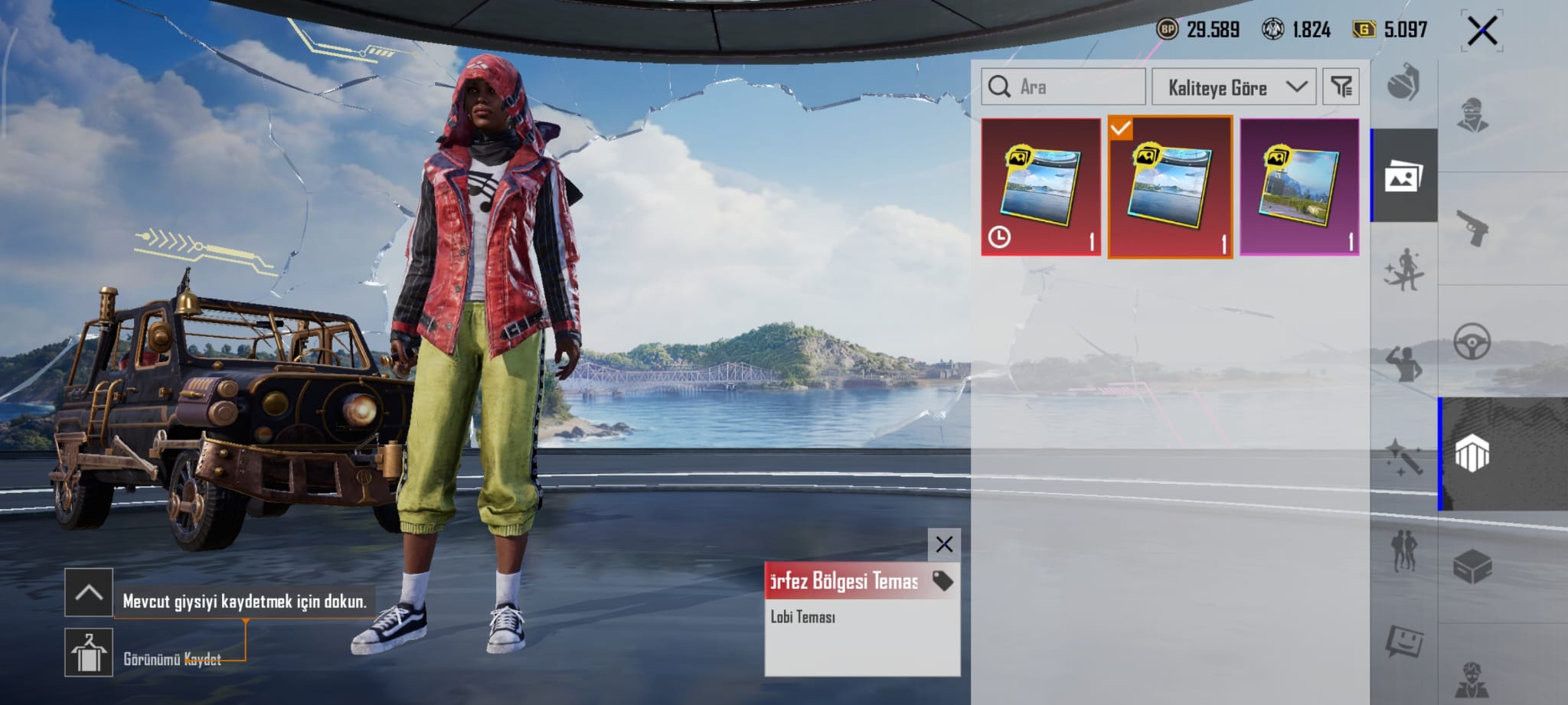The image size is (1568, 705).
Task: Save the look with the hanger button
Action: pos(89,653)
